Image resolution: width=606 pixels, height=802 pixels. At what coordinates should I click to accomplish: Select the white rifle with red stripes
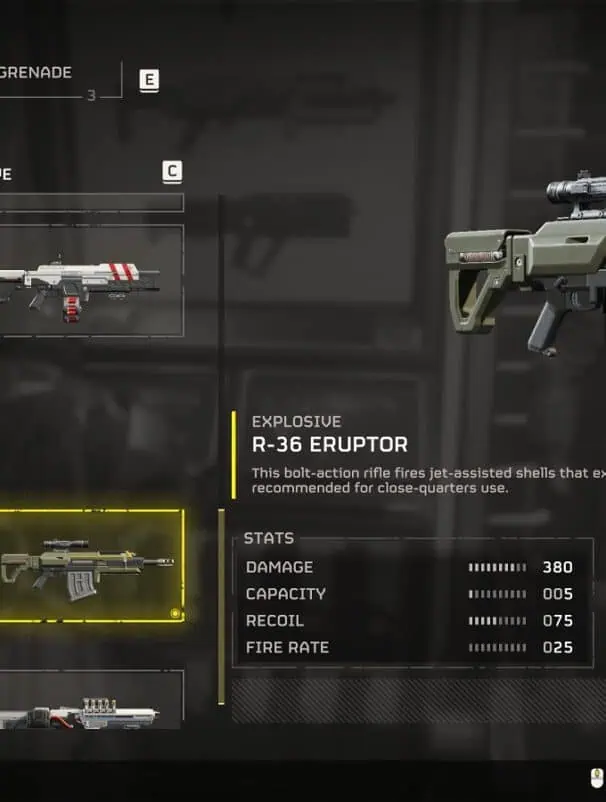(x=90, y=280)
